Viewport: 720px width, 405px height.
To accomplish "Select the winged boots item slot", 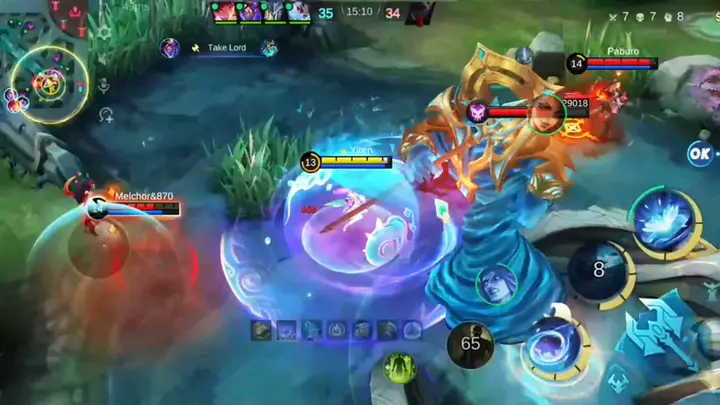I will pos(311,330).
